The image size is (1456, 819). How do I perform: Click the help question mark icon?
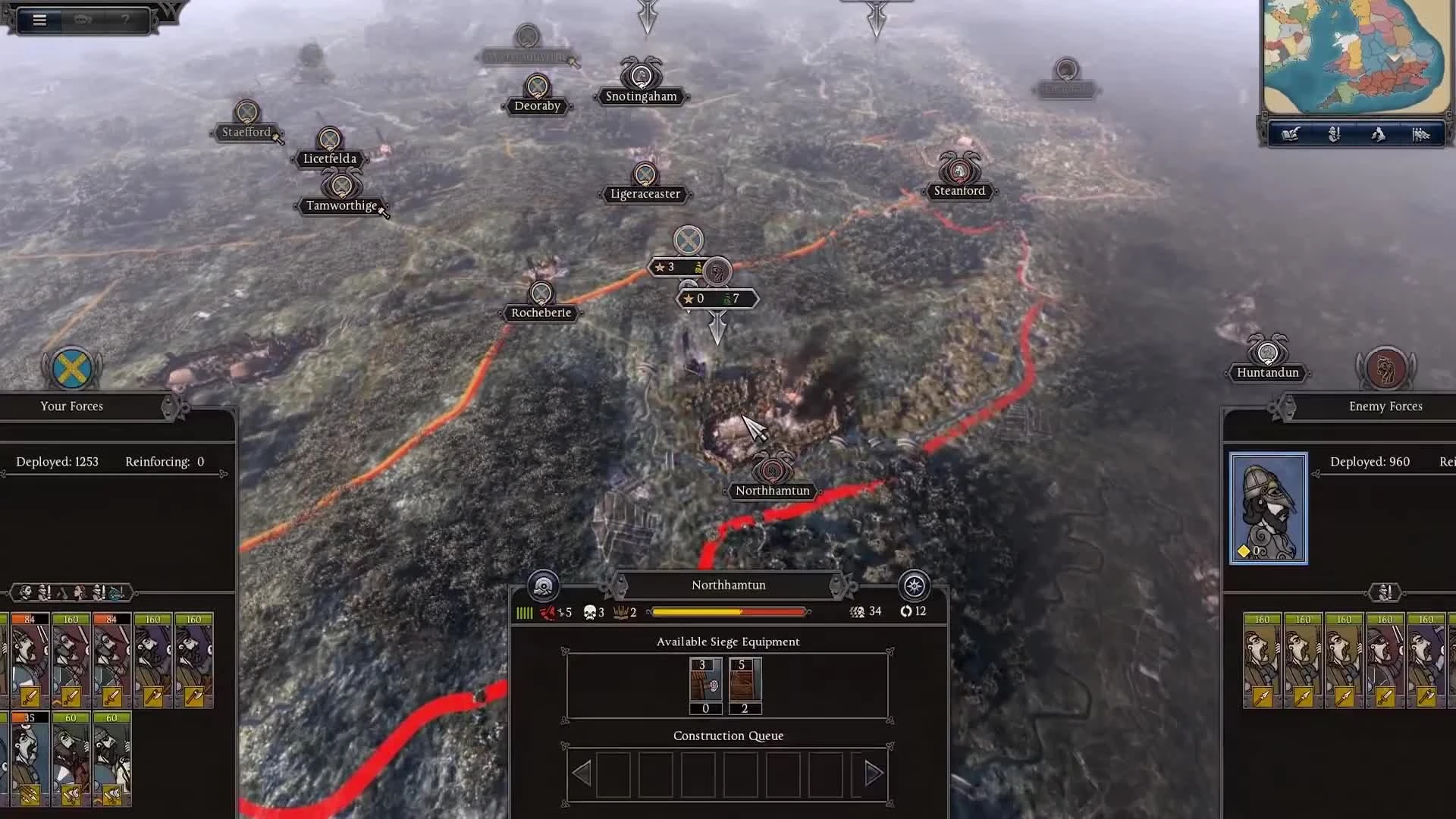pyautogui.click(x=126, y=18)
